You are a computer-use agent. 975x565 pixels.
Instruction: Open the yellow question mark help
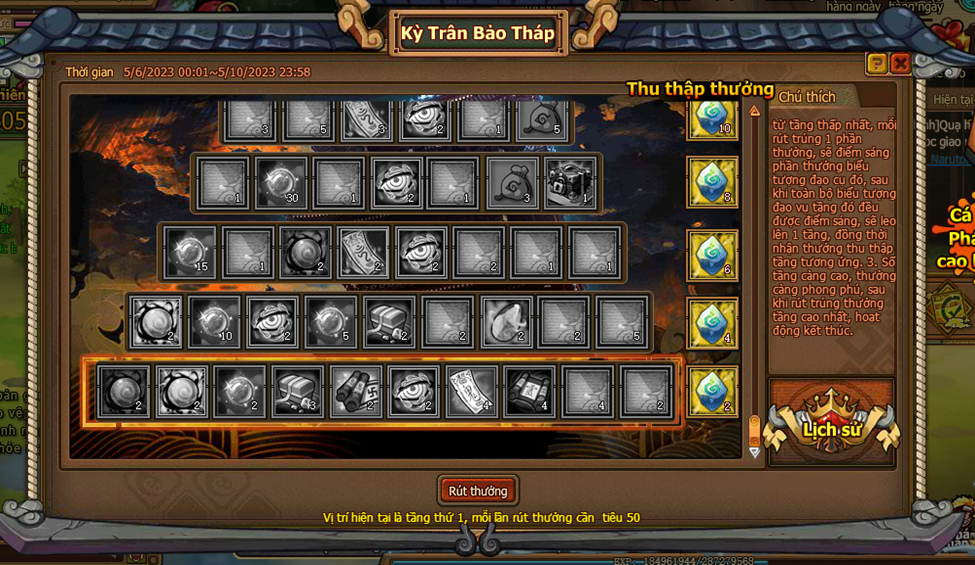click(877, 63)
